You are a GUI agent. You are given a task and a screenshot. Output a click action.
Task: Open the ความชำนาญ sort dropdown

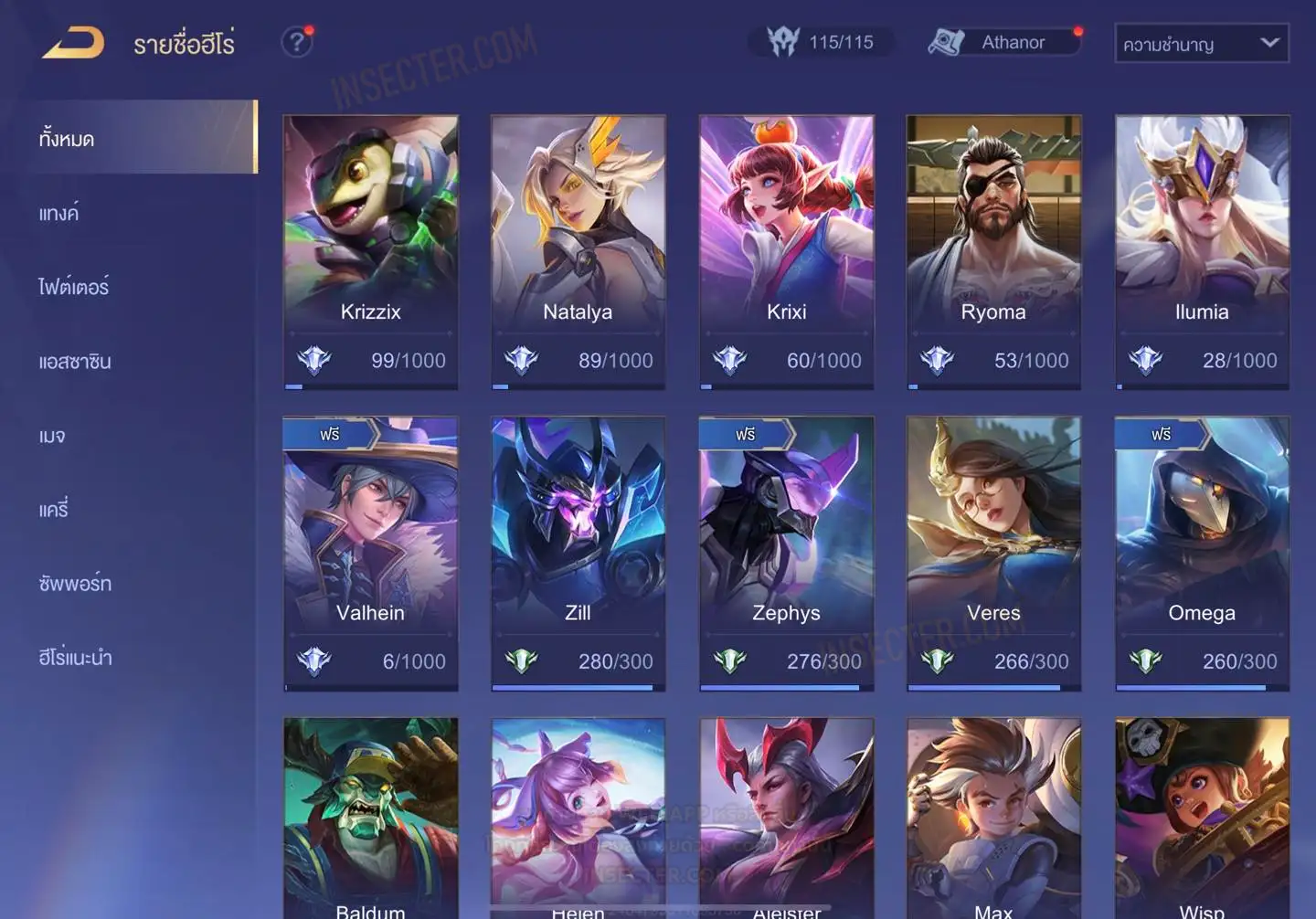click(x=1201, y=44)
